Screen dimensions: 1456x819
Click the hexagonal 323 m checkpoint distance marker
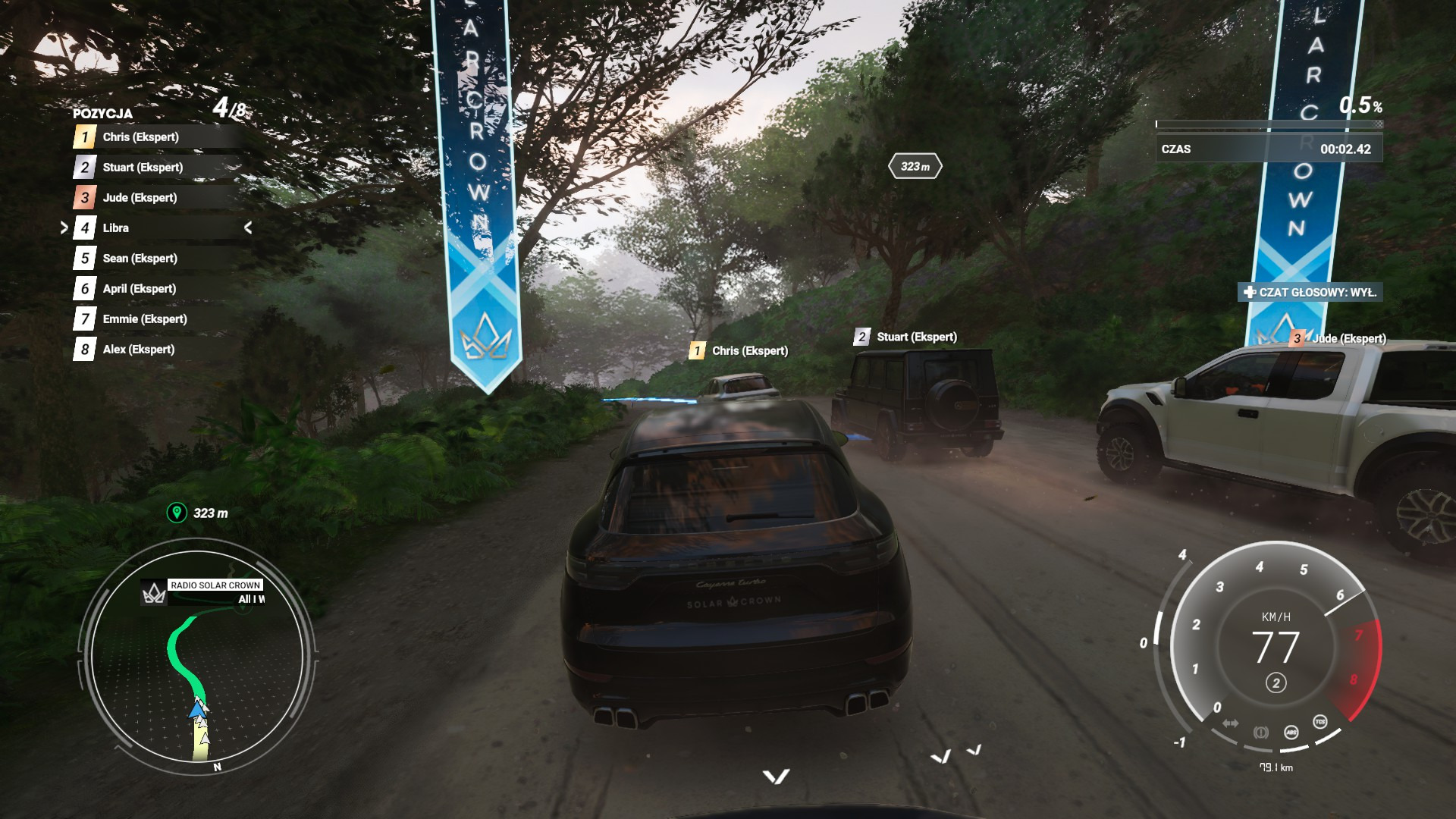(x=915, y=167)
